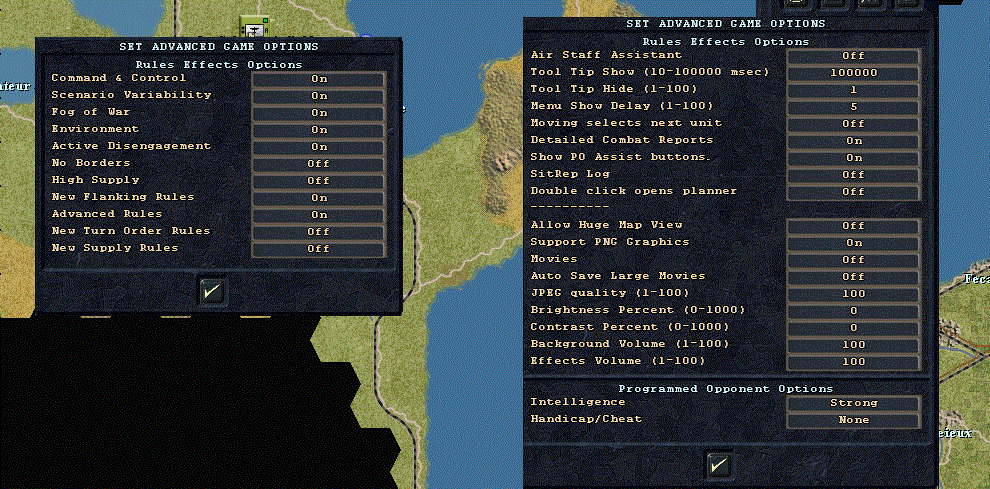Change the New Flanking Rules value

pyautogui.click(x=318, y=197)
